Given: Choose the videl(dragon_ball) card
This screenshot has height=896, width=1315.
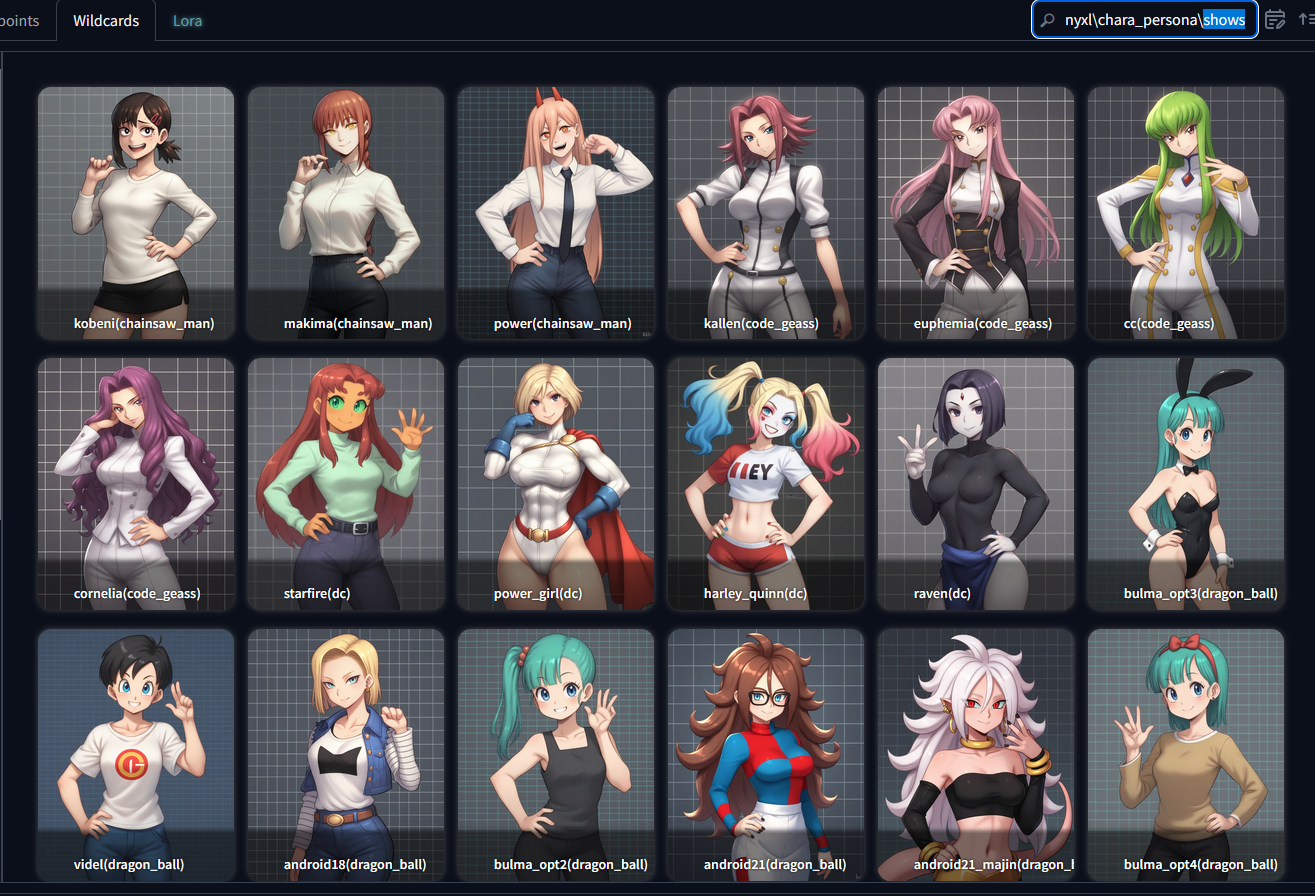Looking at the screenshot, I should point(136,754).
